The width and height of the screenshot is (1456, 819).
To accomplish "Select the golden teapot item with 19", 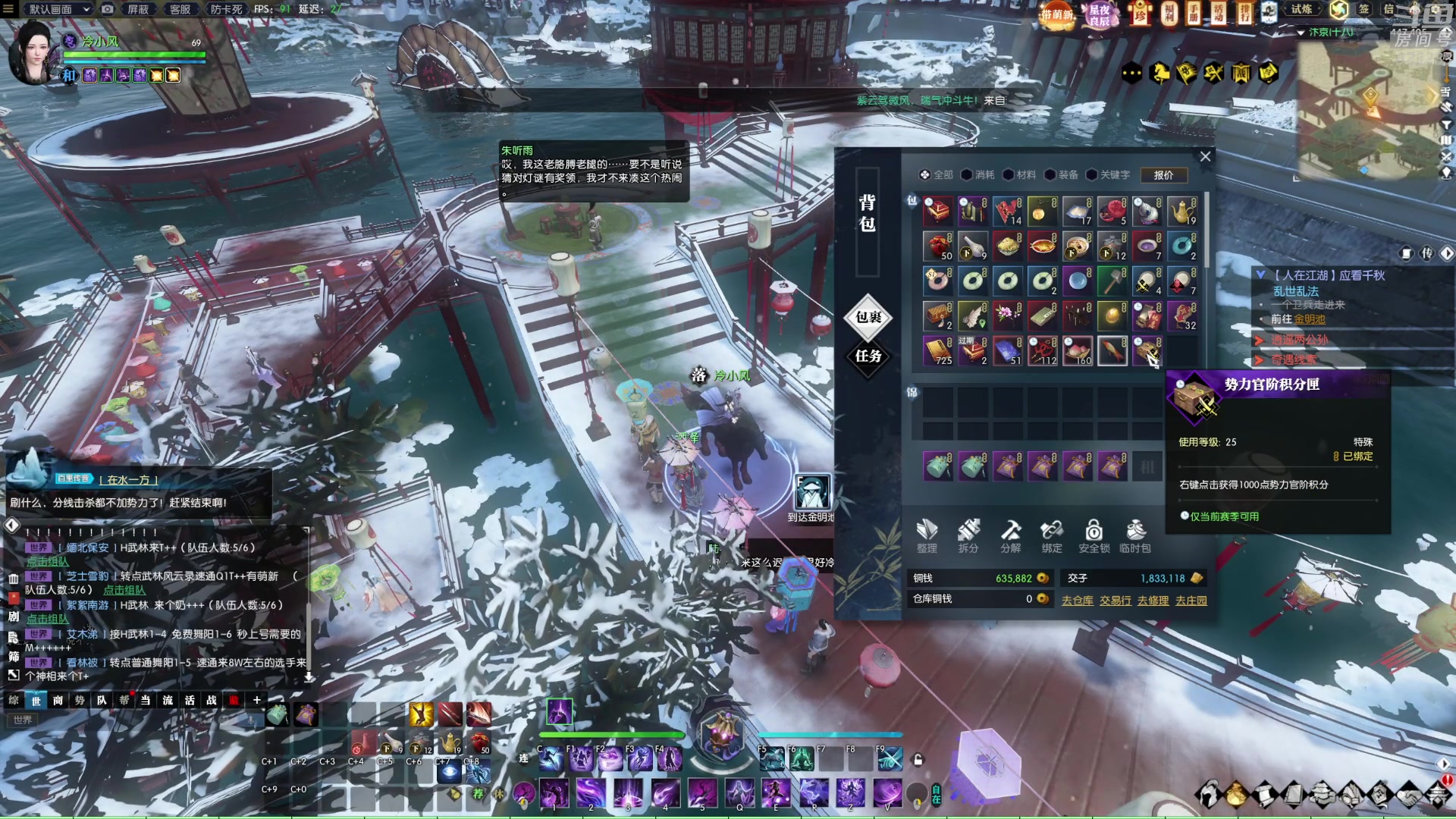I will 1181,212.
